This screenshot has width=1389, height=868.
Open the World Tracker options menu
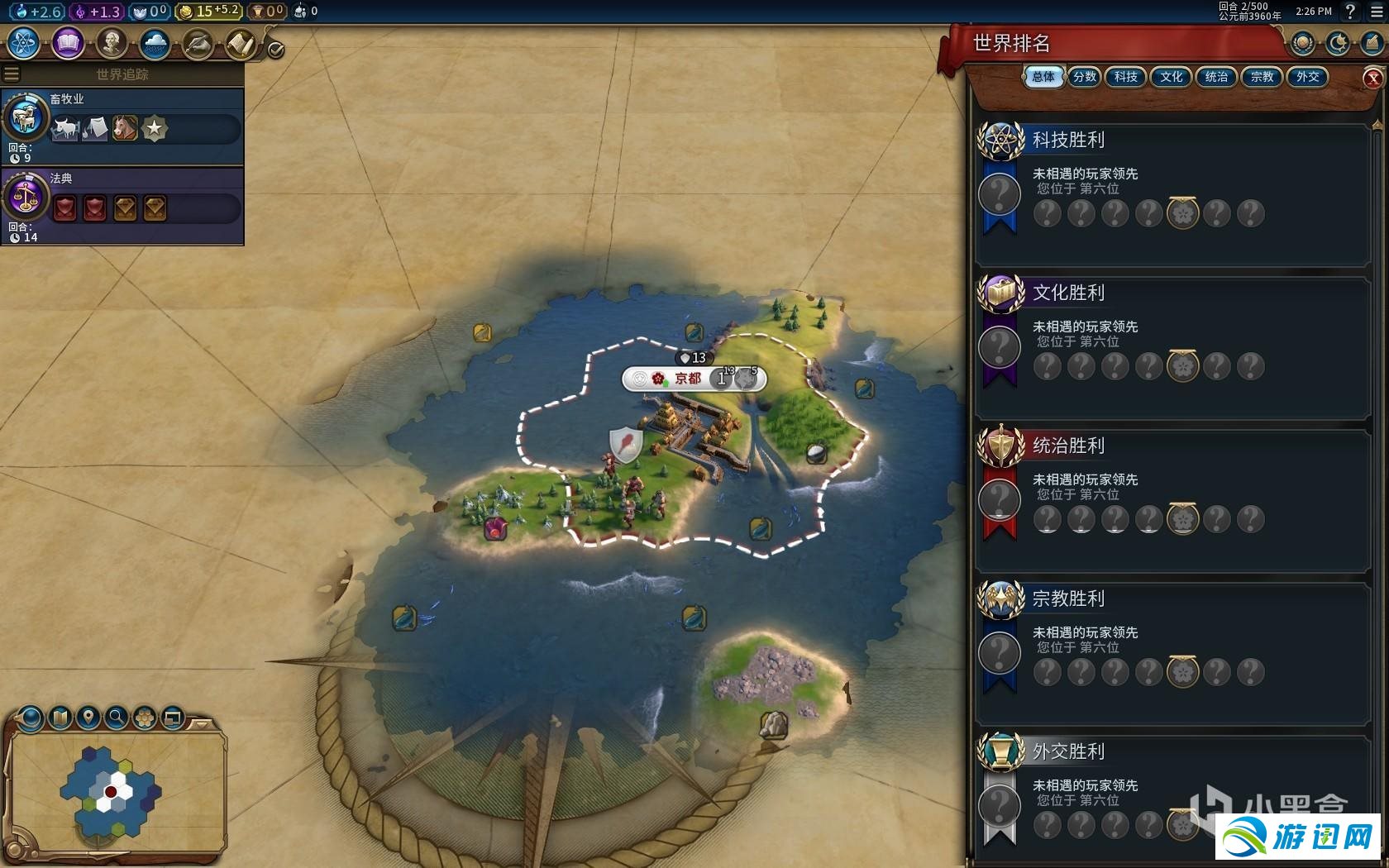pyautogui.click(x=12, y=74)
